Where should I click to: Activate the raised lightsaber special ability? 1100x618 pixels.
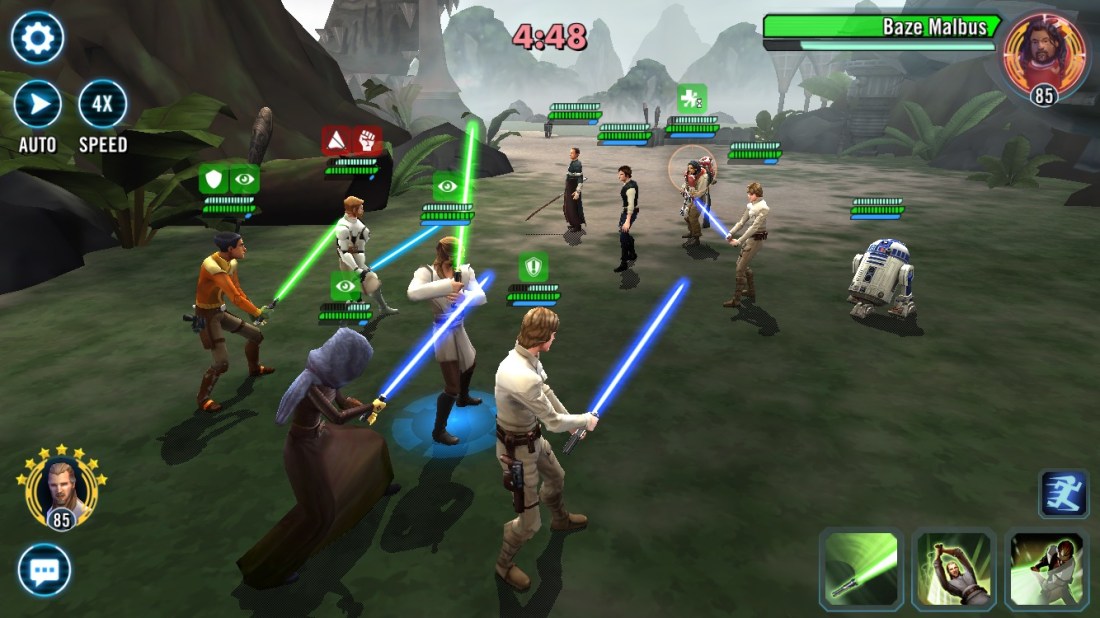click(x=952, y=569)
